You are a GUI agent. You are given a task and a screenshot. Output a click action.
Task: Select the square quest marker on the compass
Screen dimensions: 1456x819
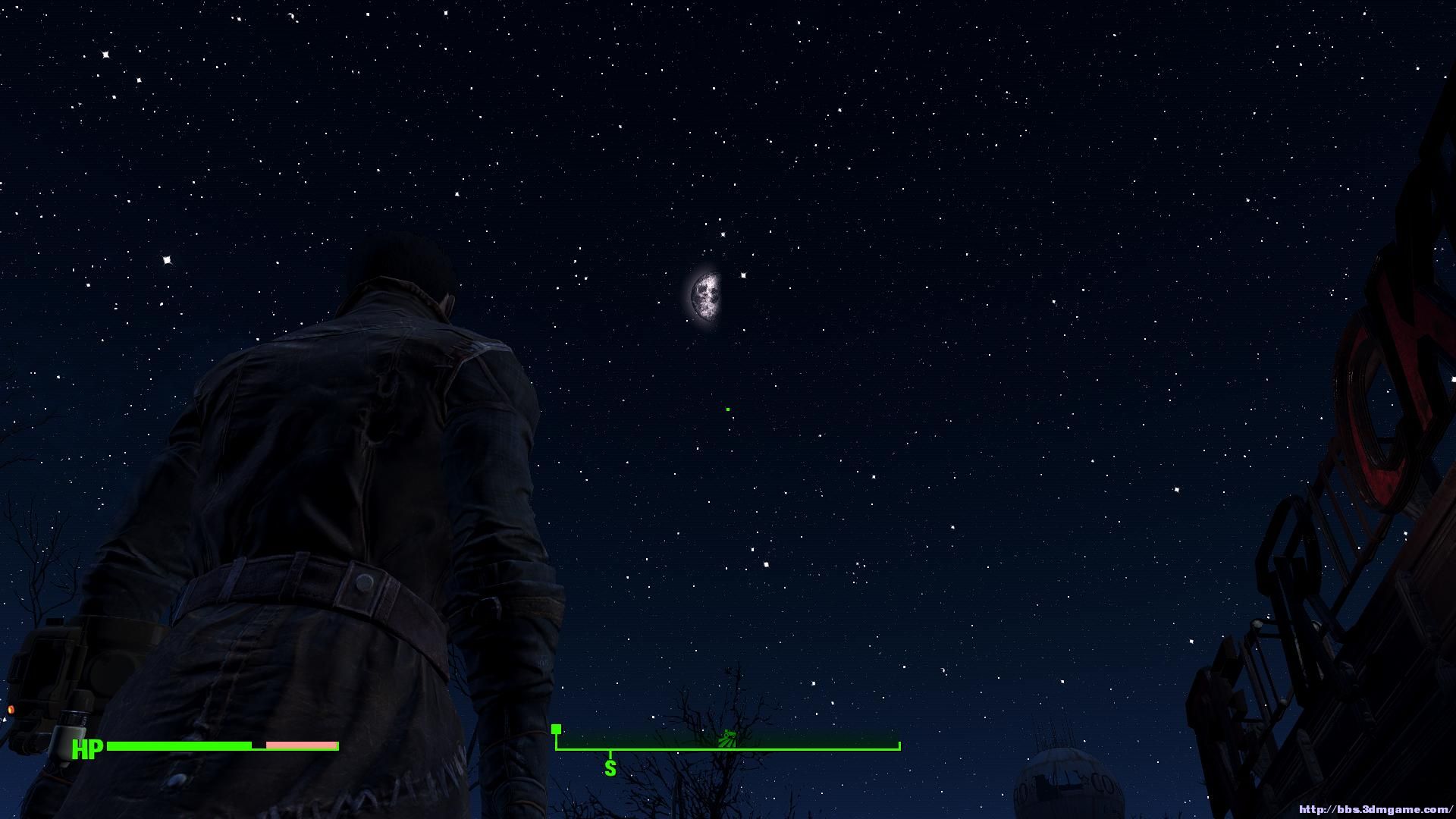(557, 730)
